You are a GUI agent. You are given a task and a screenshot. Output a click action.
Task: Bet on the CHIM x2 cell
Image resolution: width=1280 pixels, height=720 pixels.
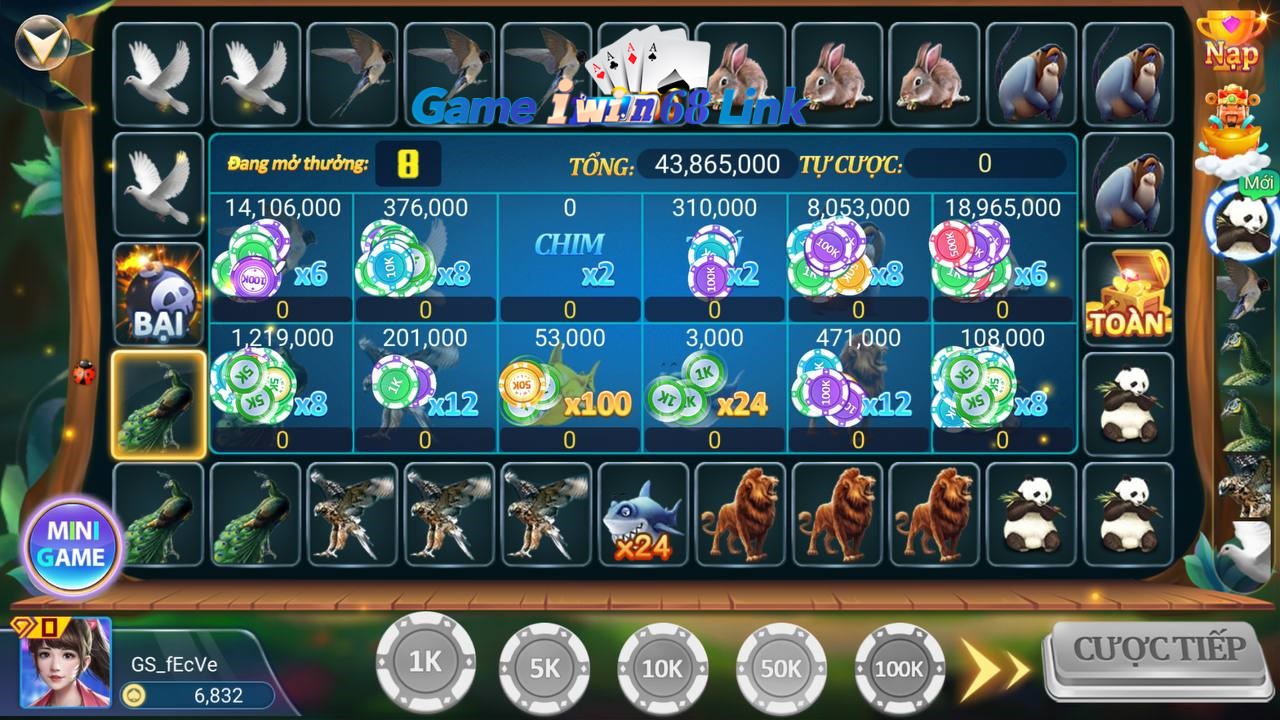pyautogui.click(x=569, y=258)
